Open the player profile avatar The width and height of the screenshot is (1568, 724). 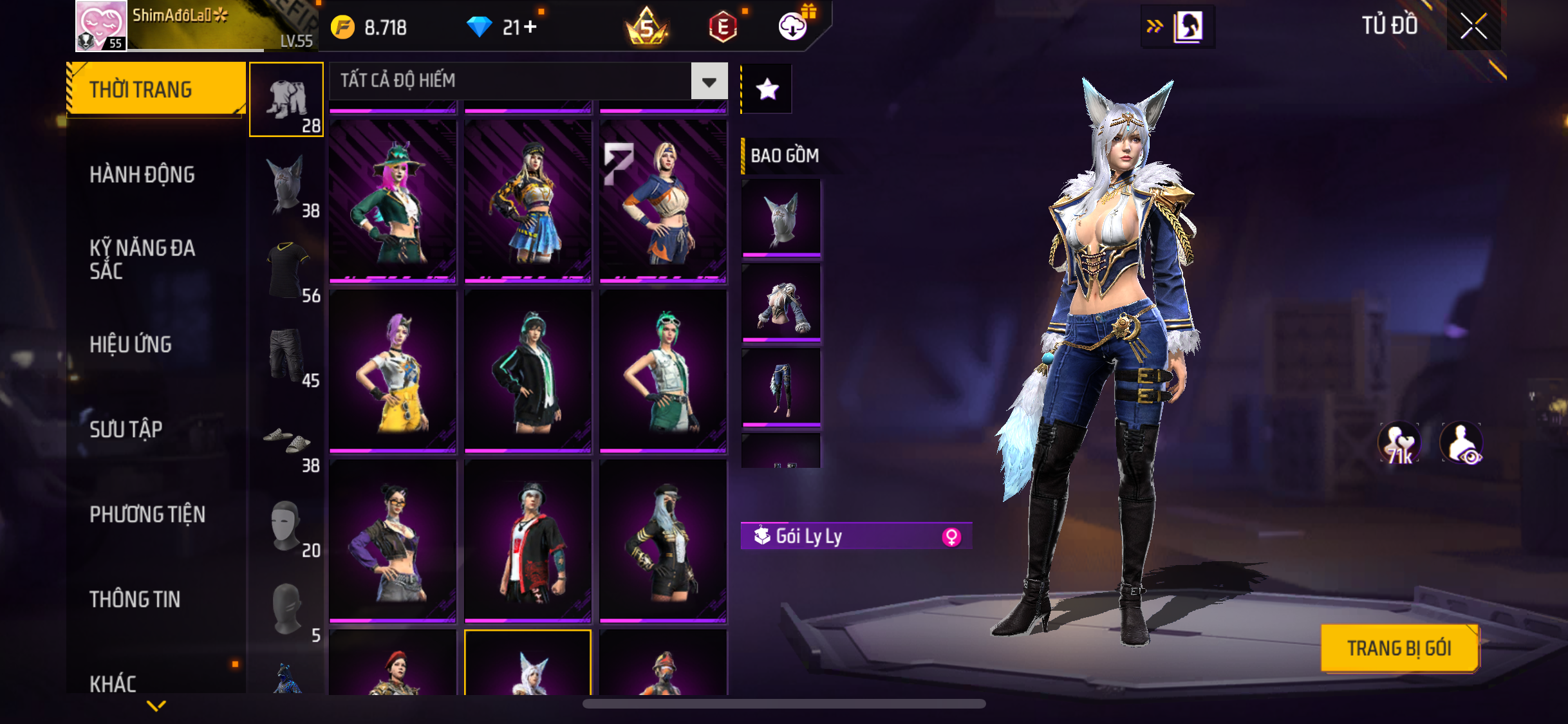(x=101, y=26)
